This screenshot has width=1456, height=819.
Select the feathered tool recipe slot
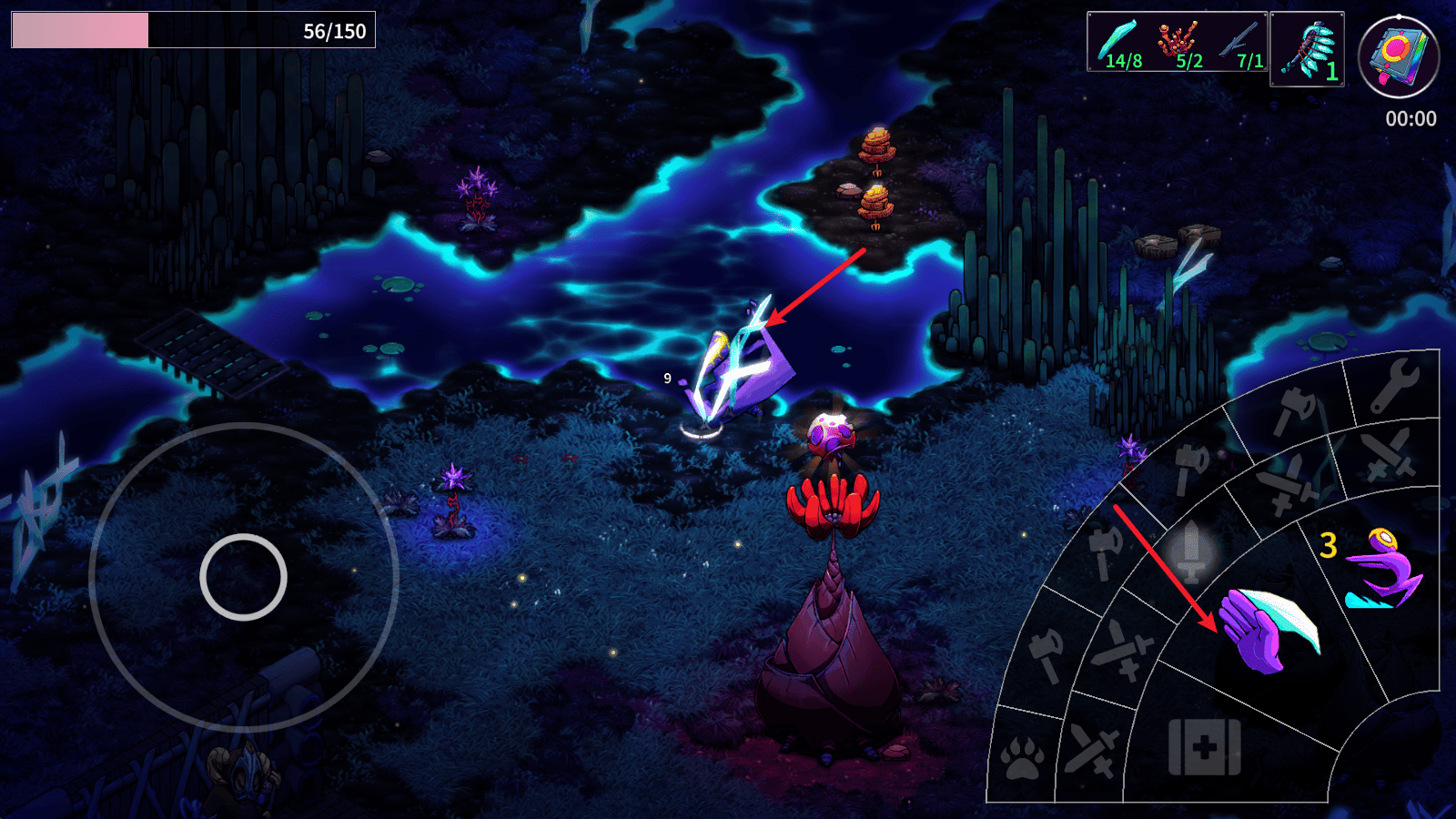(x=1307, y=49)
